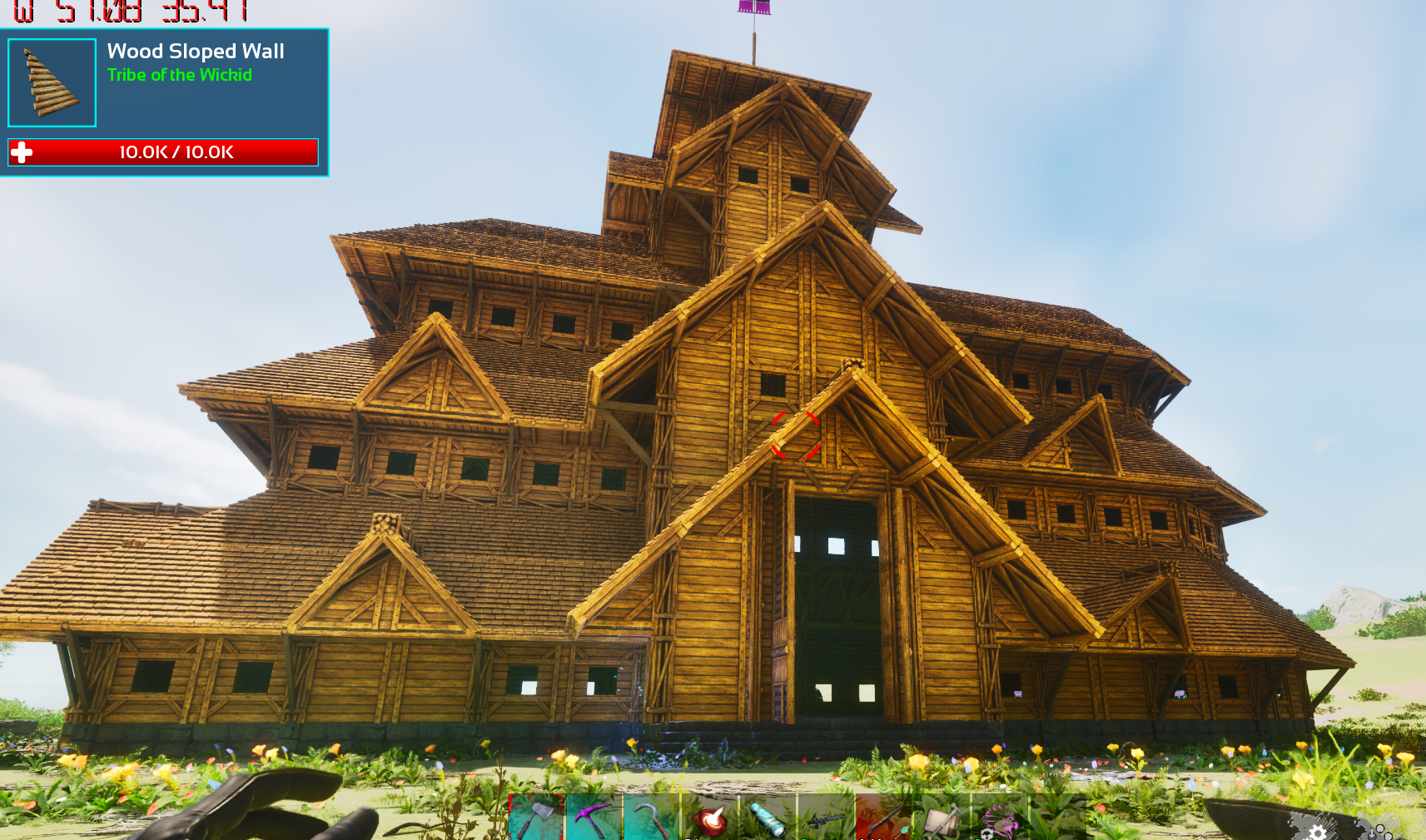This screenshot has height=840, width=1426.
Task: Click the GPS coordinates readout top left
Action: (125, 11)
